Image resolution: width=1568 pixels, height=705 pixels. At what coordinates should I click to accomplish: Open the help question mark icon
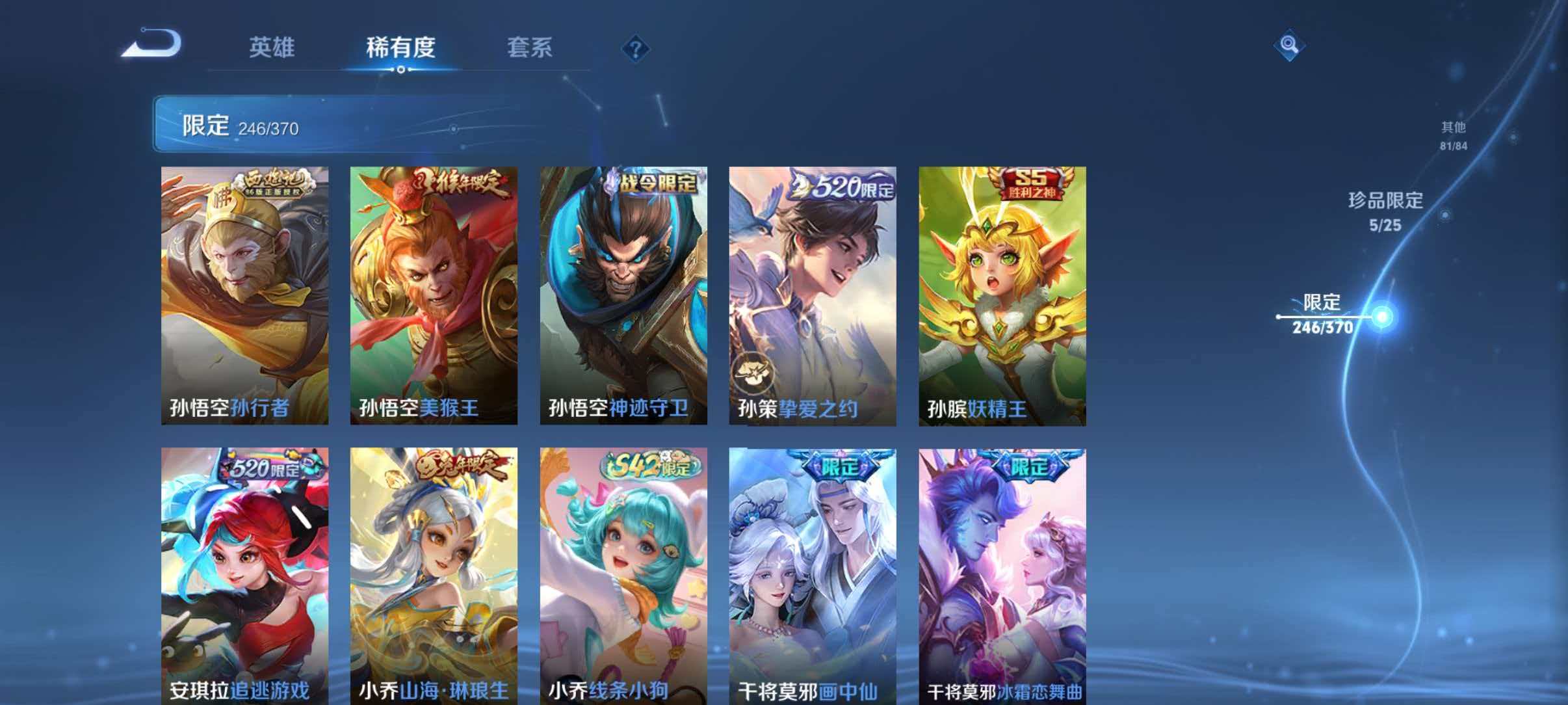click(x=636, y=47)
